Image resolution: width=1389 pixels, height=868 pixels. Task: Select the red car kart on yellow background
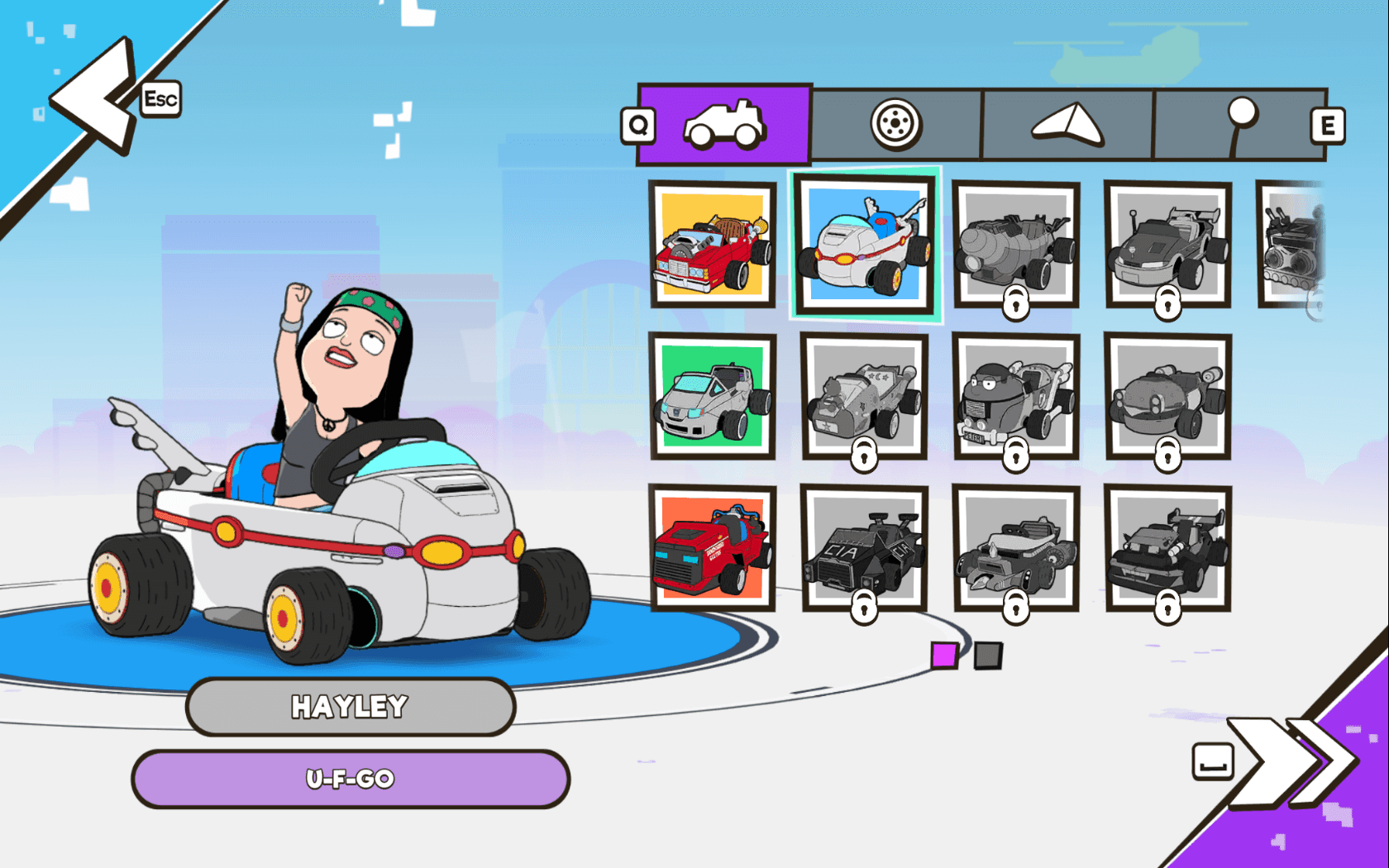[x=713, y=246]
